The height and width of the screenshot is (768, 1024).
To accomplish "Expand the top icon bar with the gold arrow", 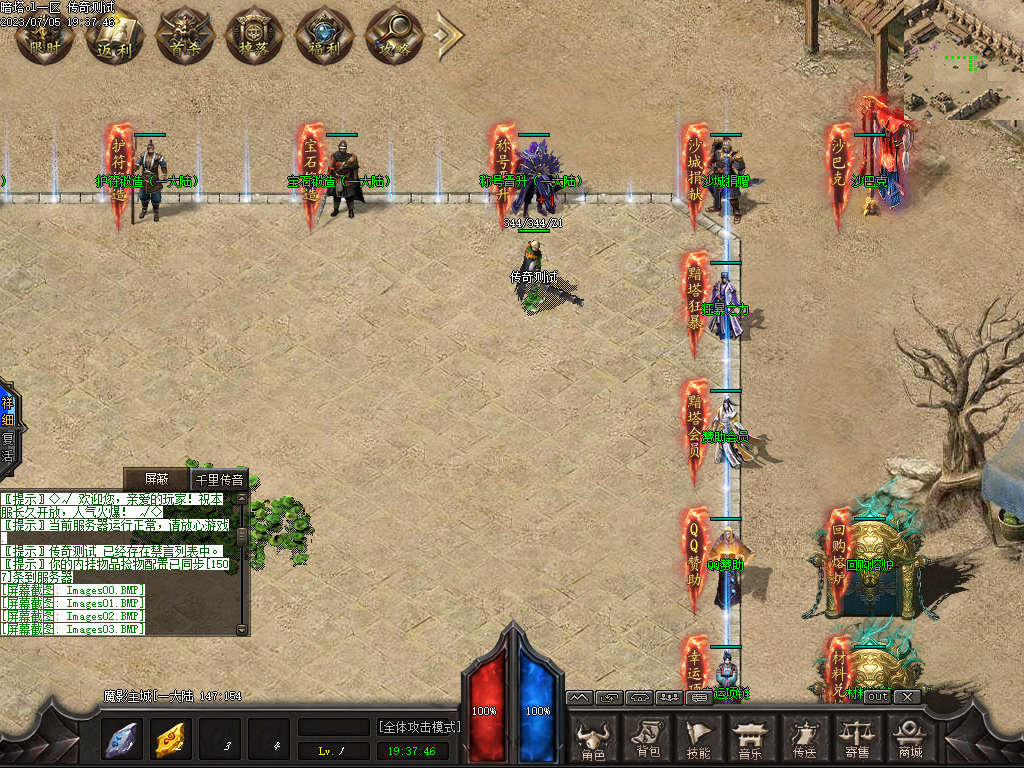I will click(449, 34).
